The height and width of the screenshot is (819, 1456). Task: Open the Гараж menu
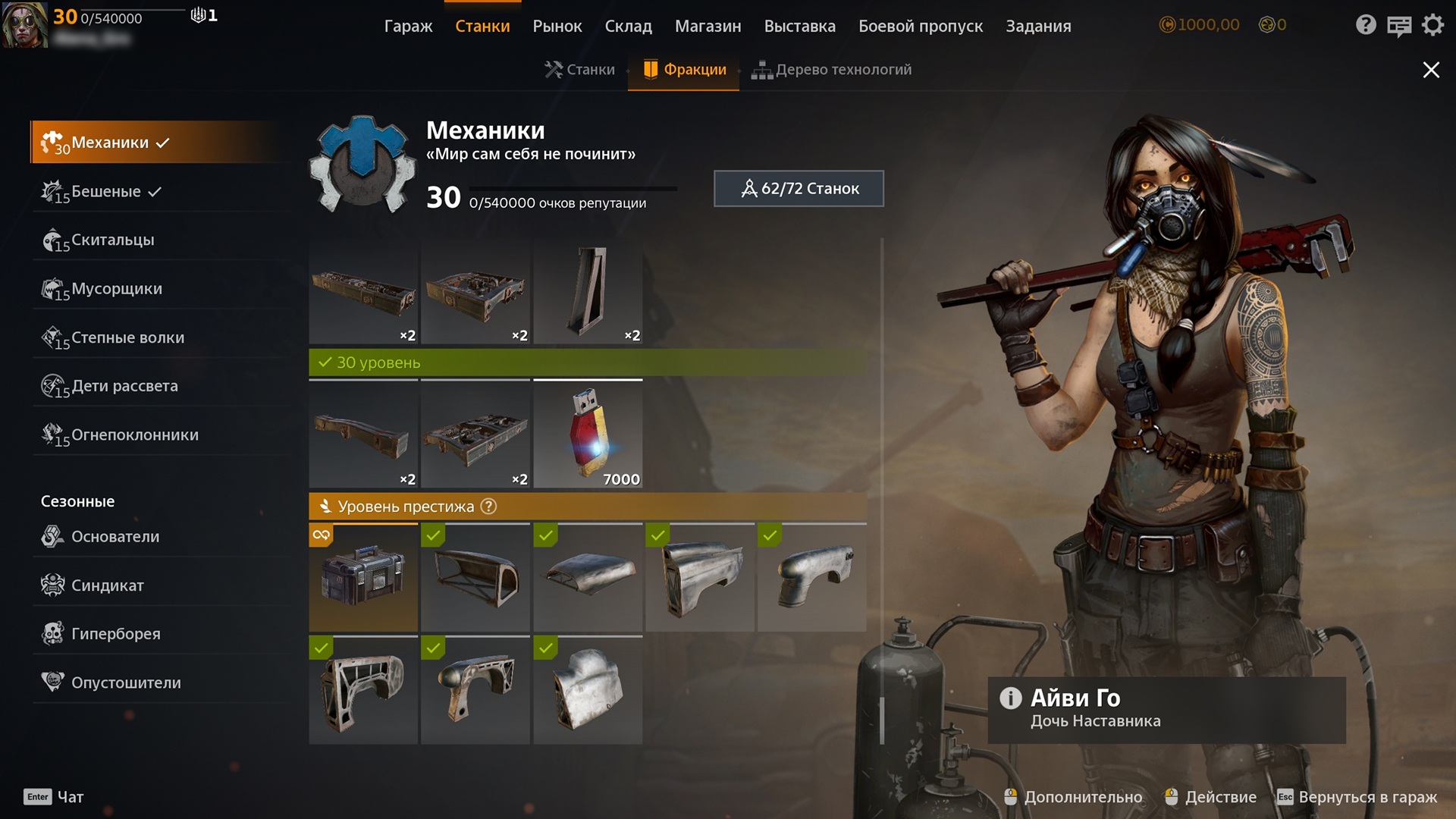point(408,26)
